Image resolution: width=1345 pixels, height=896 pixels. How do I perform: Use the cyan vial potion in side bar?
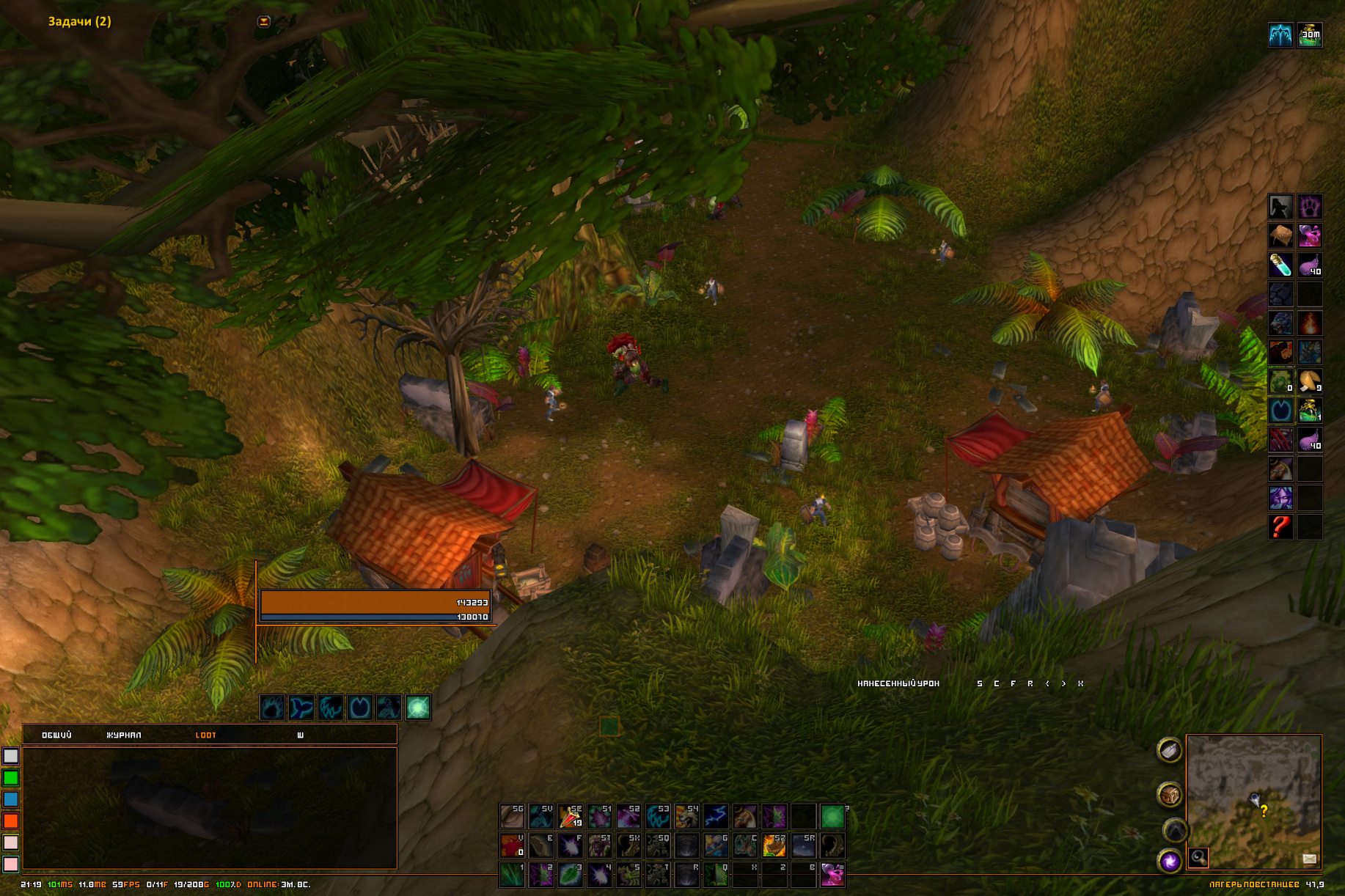pos(1280,265)
